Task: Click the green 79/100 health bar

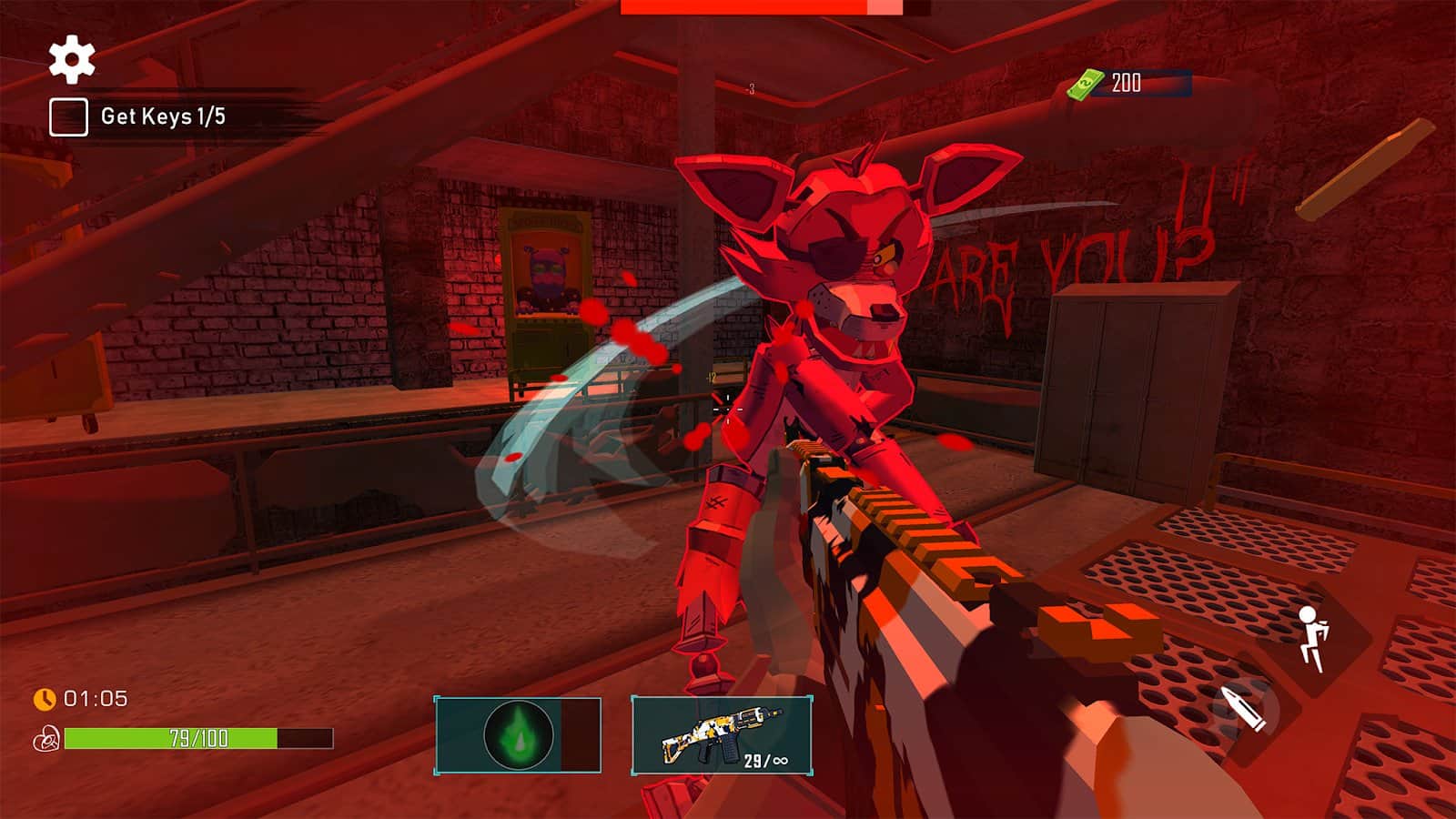Action: (173, 737)
